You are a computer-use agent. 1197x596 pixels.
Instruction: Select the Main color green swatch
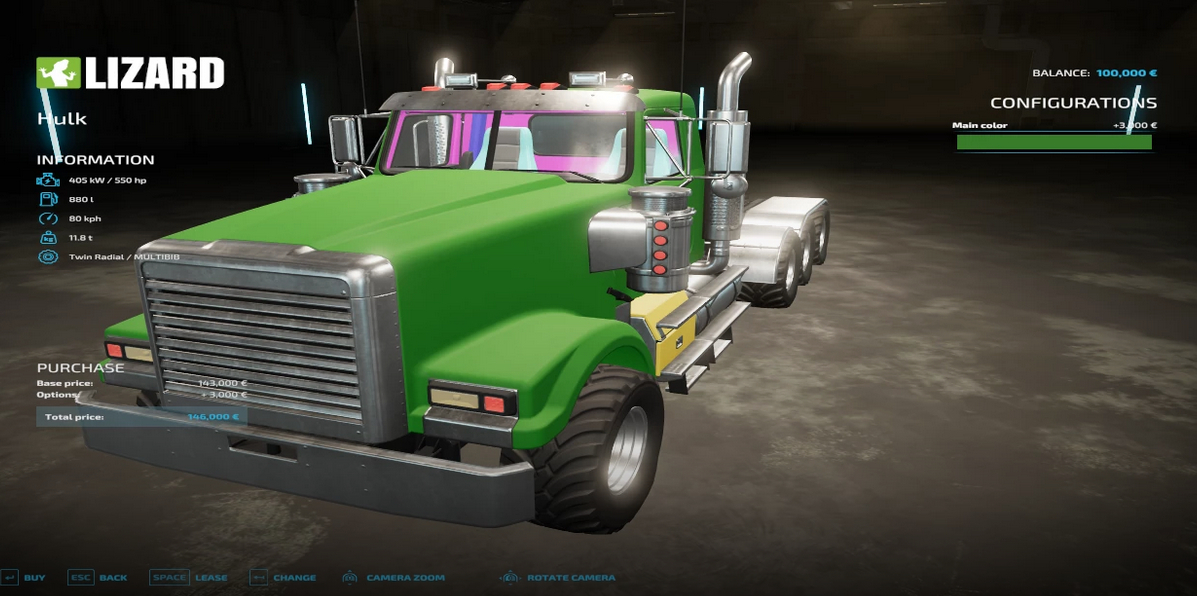(x=1054, y=143)
